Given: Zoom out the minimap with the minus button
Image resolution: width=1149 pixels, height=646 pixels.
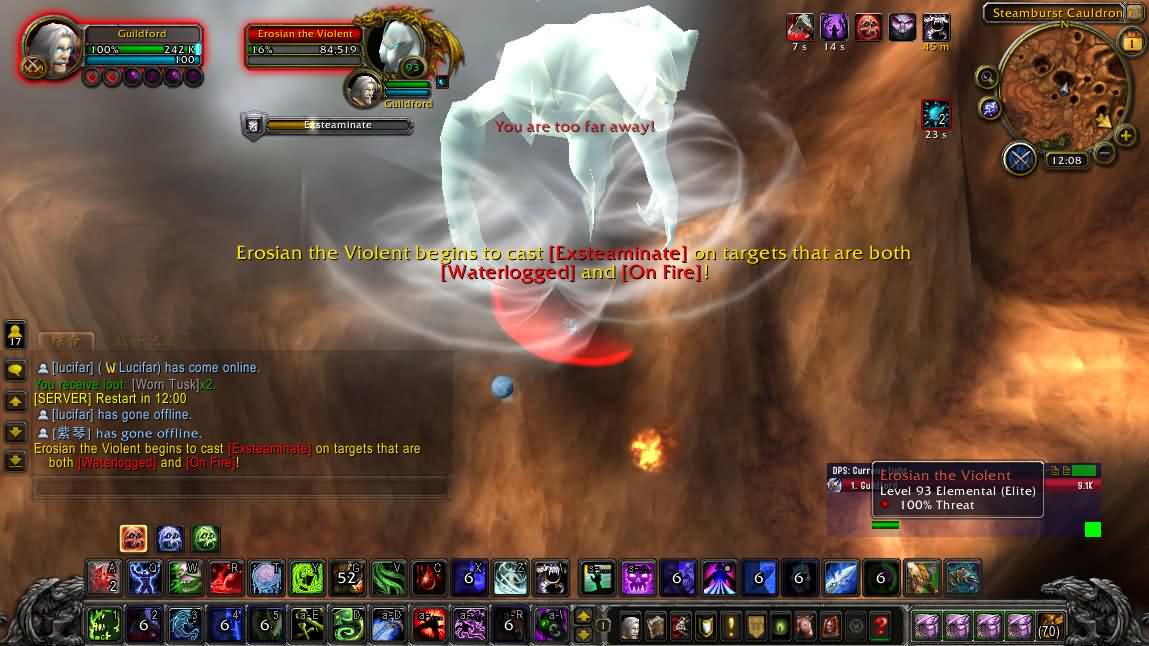Looking at the screenshot, I should click(1104, 153).
